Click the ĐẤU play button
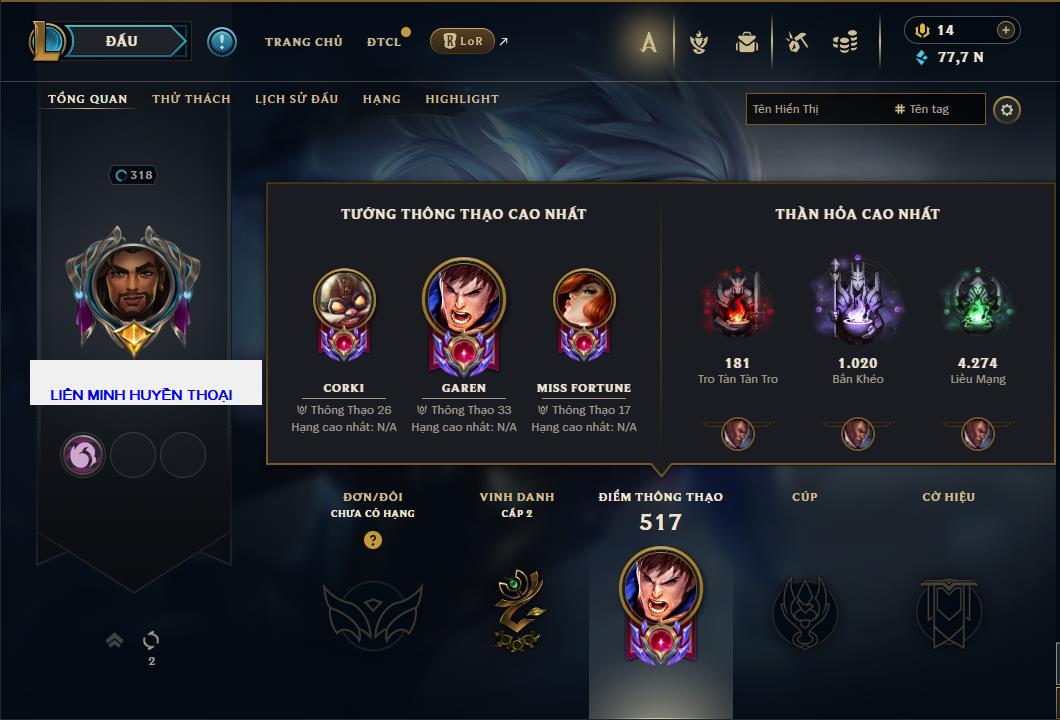Screen dimensions: 1060x720 tap(121, 41)
